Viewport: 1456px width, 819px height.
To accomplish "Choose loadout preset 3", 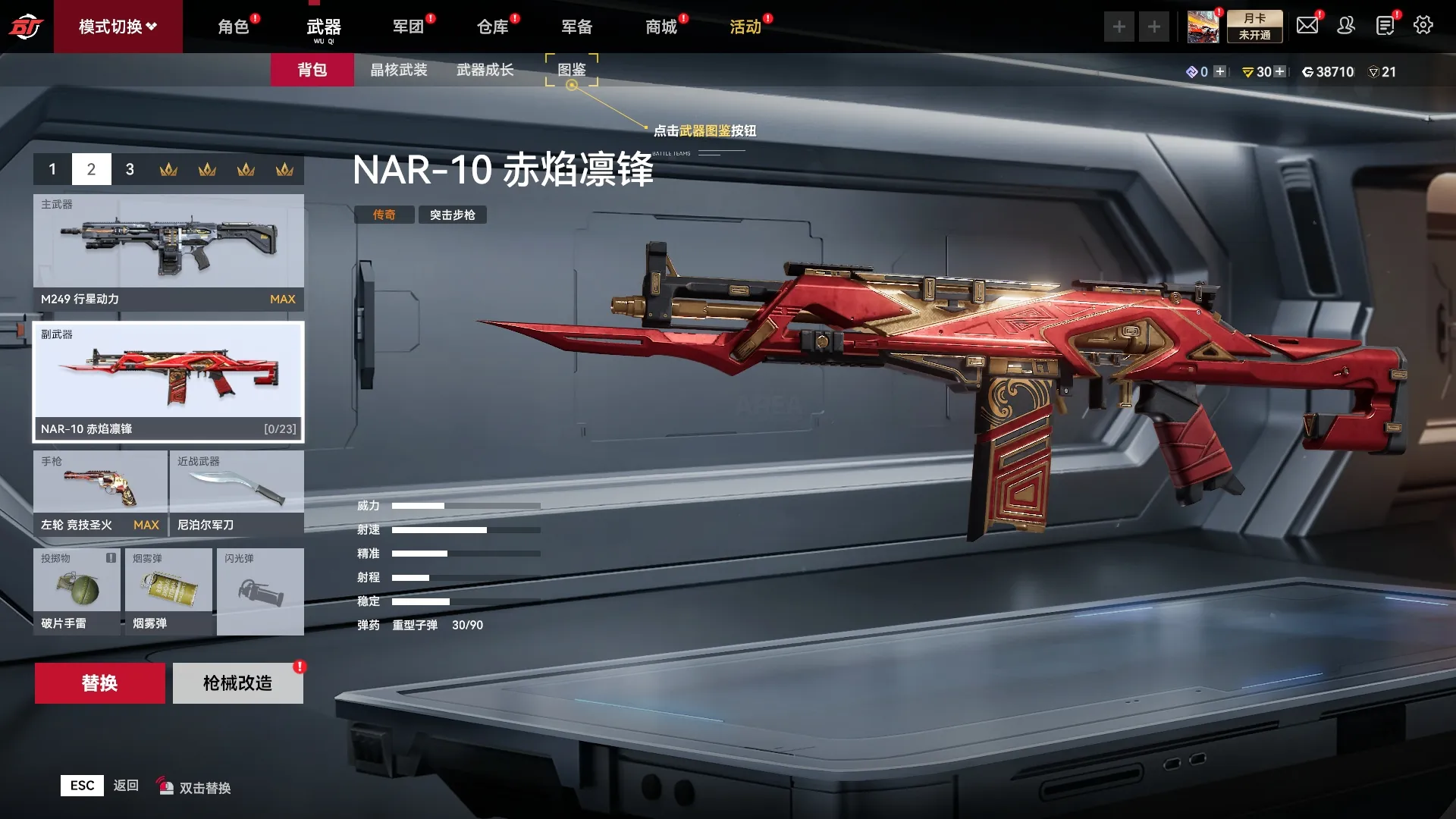I will click(x=130, y=169).
